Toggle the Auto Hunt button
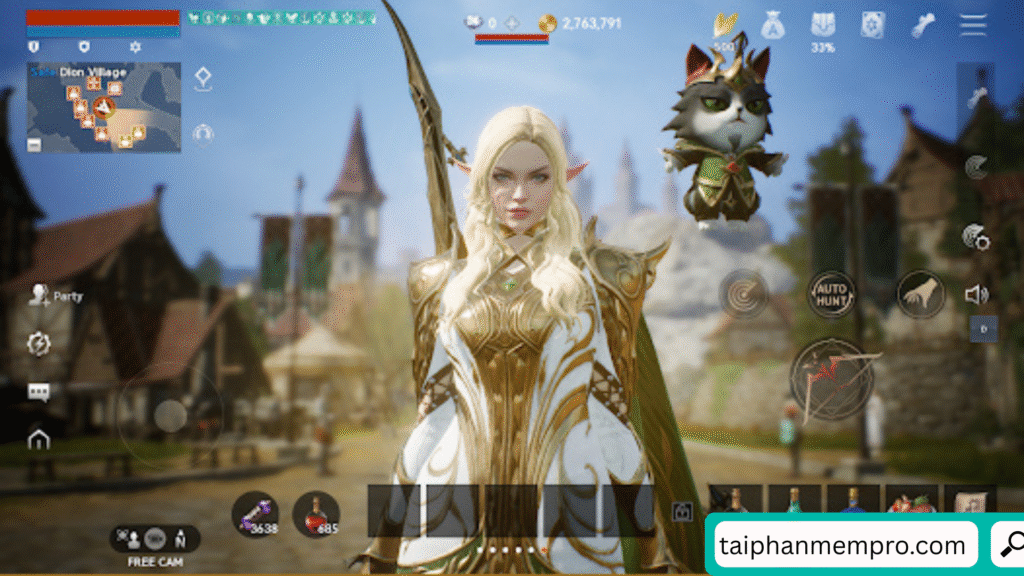1024x576 pixels. click(831, 293)
